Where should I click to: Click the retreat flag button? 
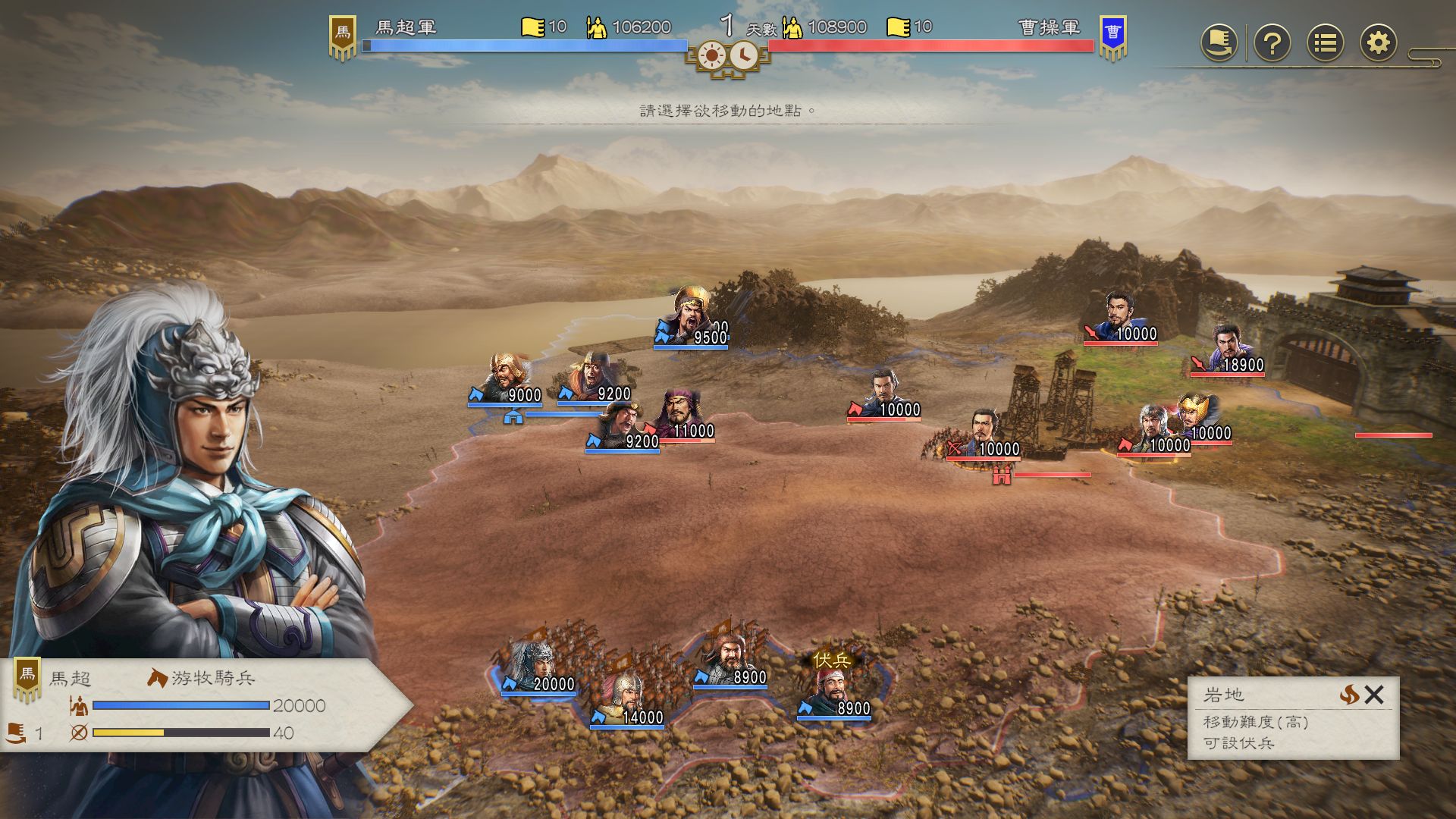(1219, 42)
